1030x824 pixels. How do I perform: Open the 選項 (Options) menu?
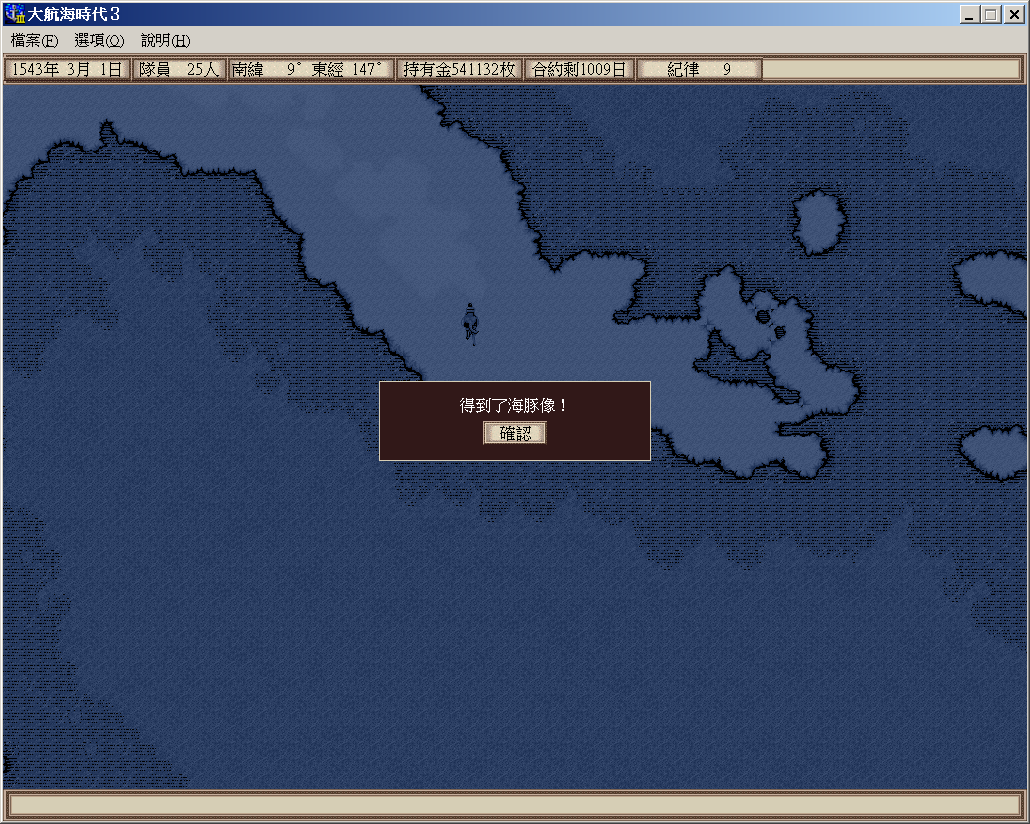point(99,41)
